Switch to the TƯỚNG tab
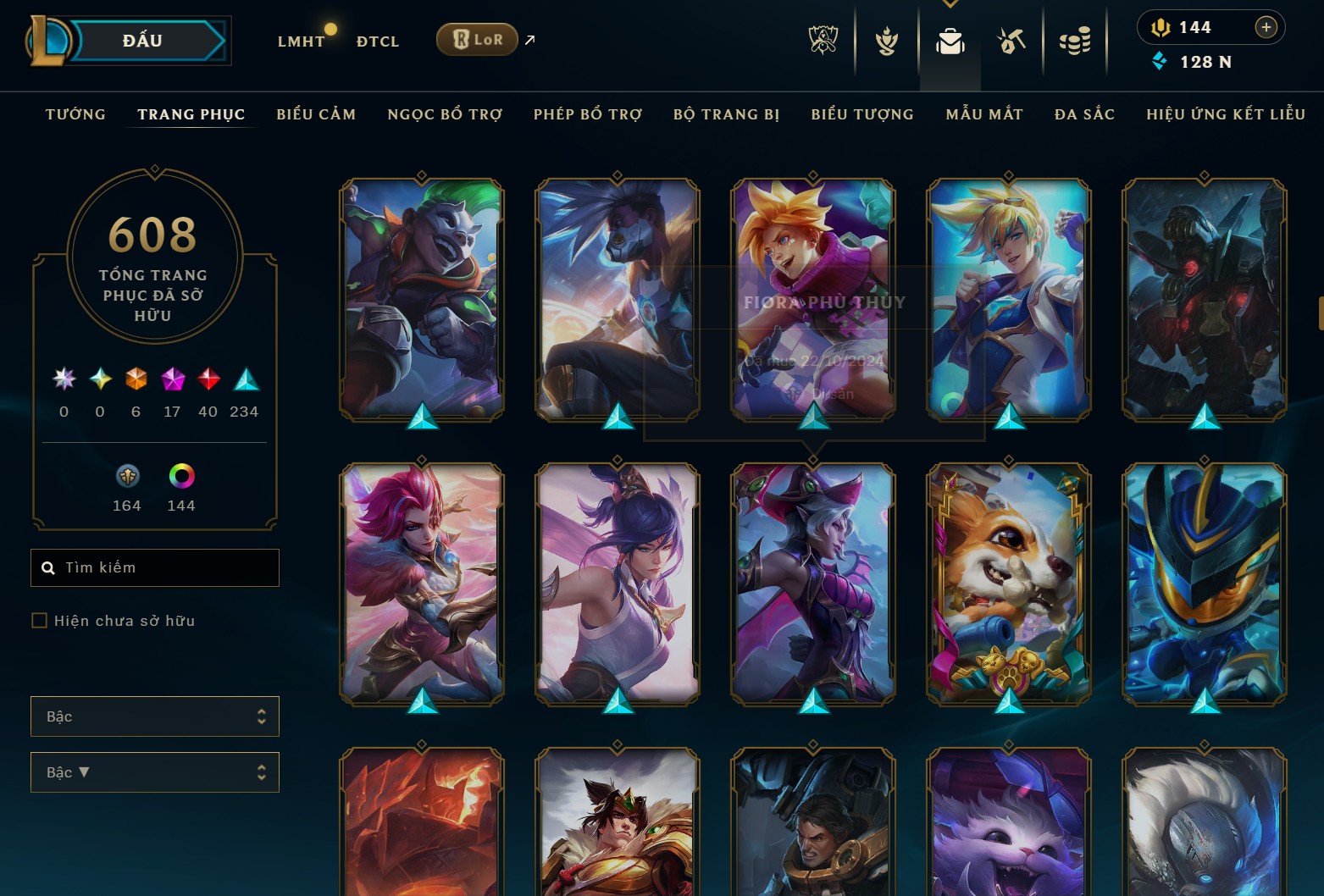Image resolution: width=1324 pixels, height=896 pixels. tap(75, 114)
